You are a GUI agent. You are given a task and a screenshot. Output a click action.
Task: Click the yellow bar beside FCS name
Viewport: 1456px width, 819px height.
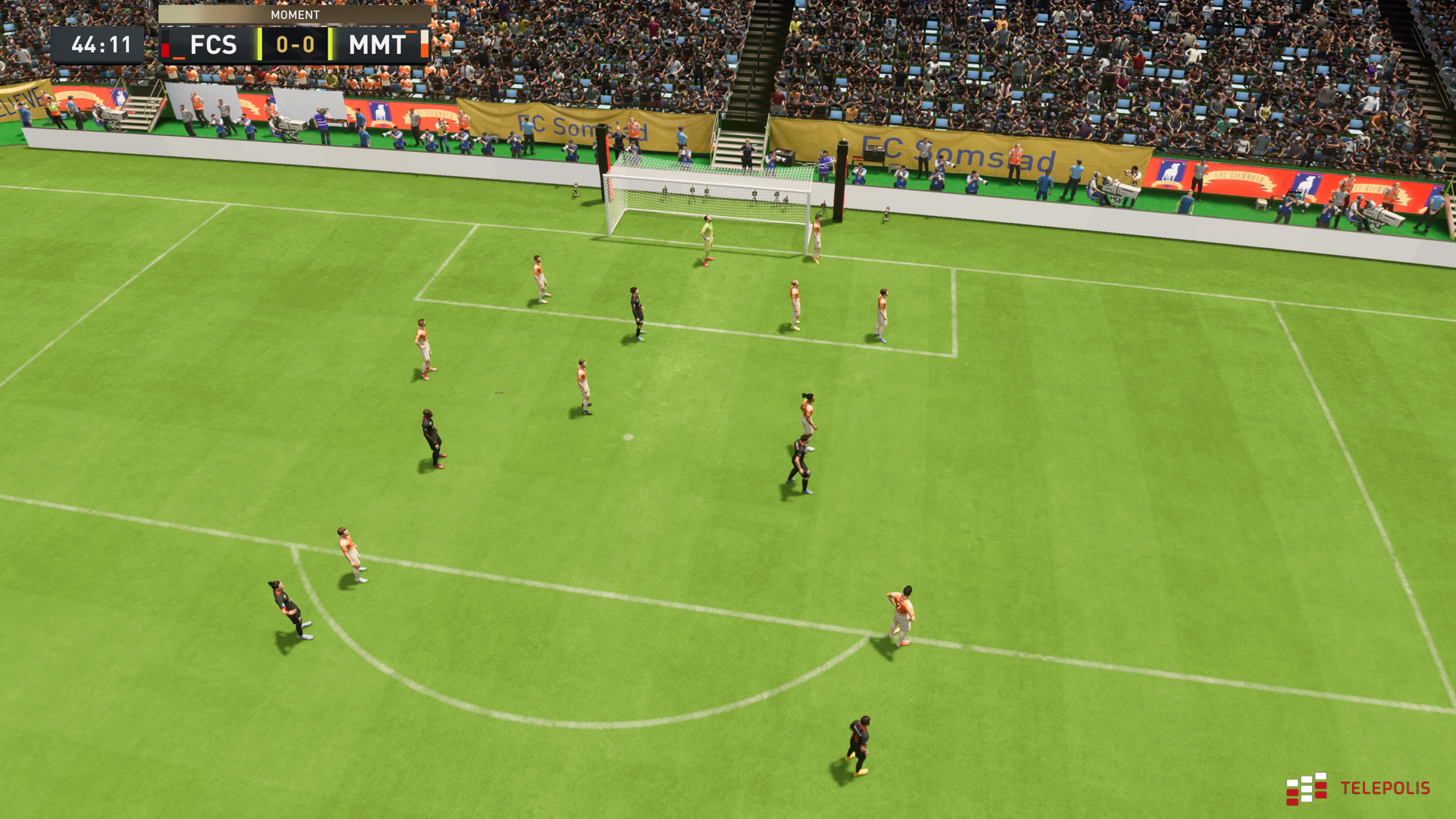pos(258,43)
